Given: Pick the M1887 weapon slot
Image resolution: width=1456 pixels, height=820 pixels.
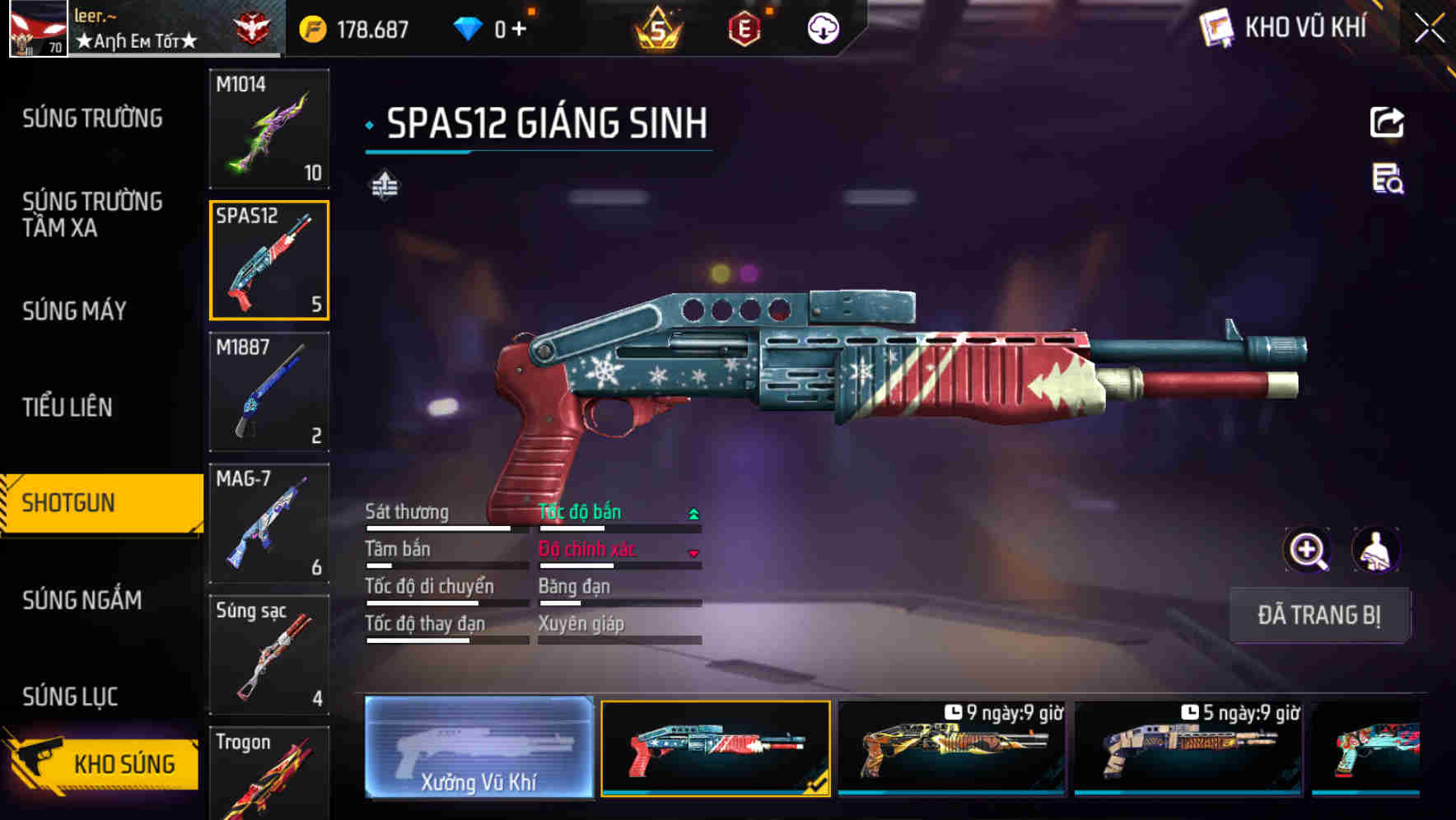Looking at the screenshot, I should coord(269,392).
